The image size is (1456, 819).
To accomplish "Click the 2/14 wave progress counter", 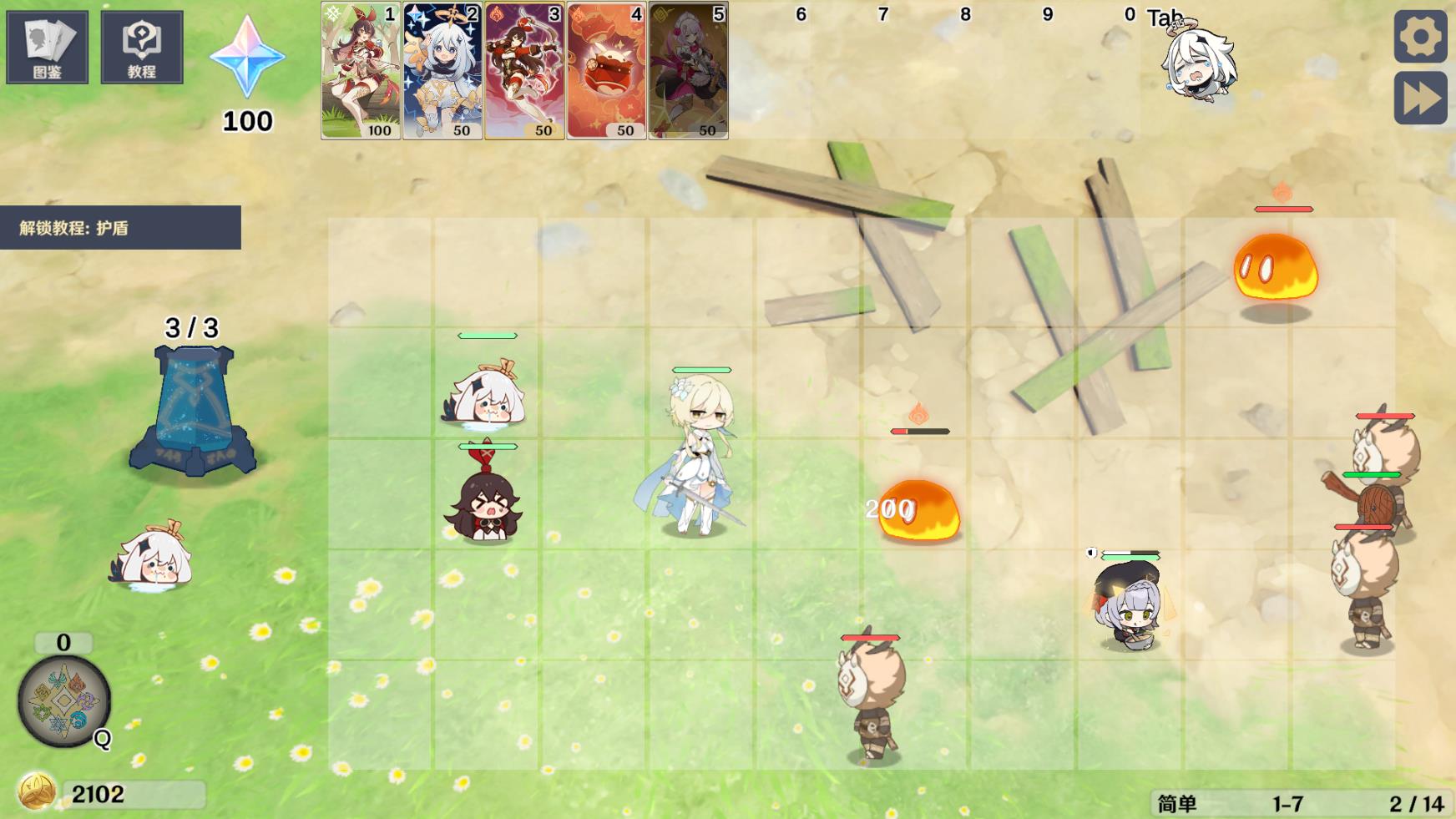I will tap(1412, 801).
